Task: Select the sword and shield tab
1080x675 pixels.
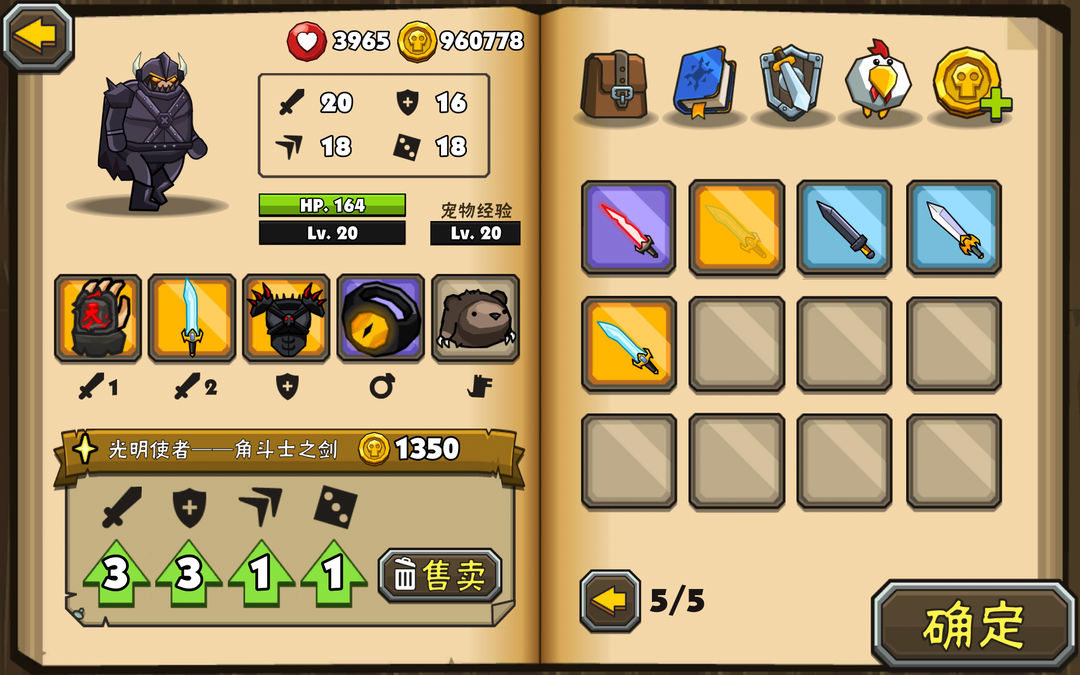Action: (x=791, y=84)
